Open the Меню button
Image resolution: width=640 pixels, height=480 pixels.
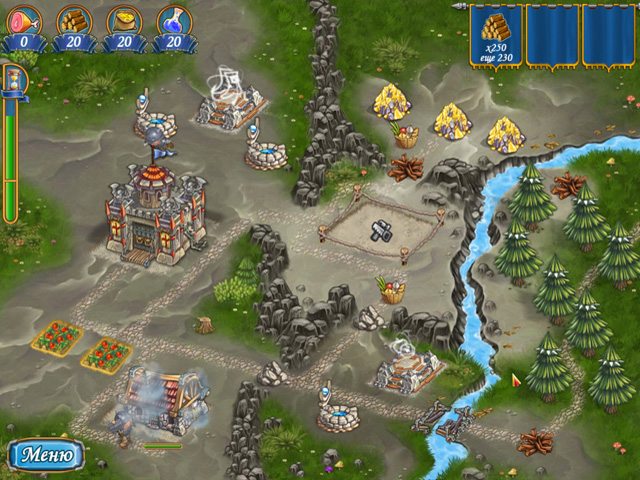point(45,454)
